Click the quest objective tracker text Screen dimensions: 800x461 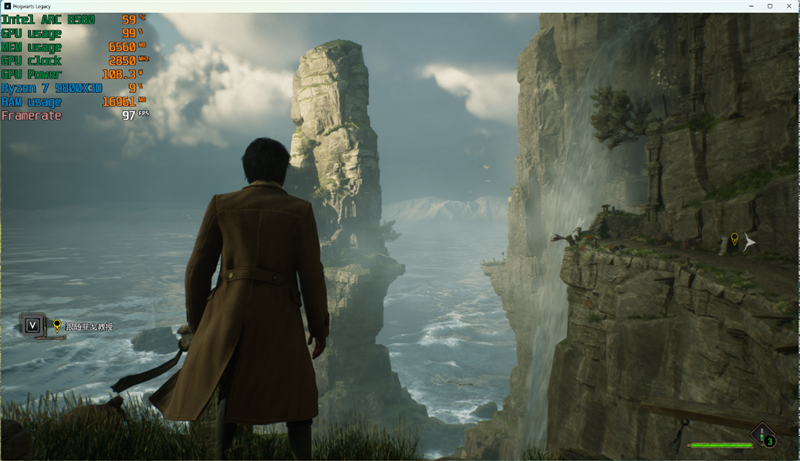coord(90,326)
